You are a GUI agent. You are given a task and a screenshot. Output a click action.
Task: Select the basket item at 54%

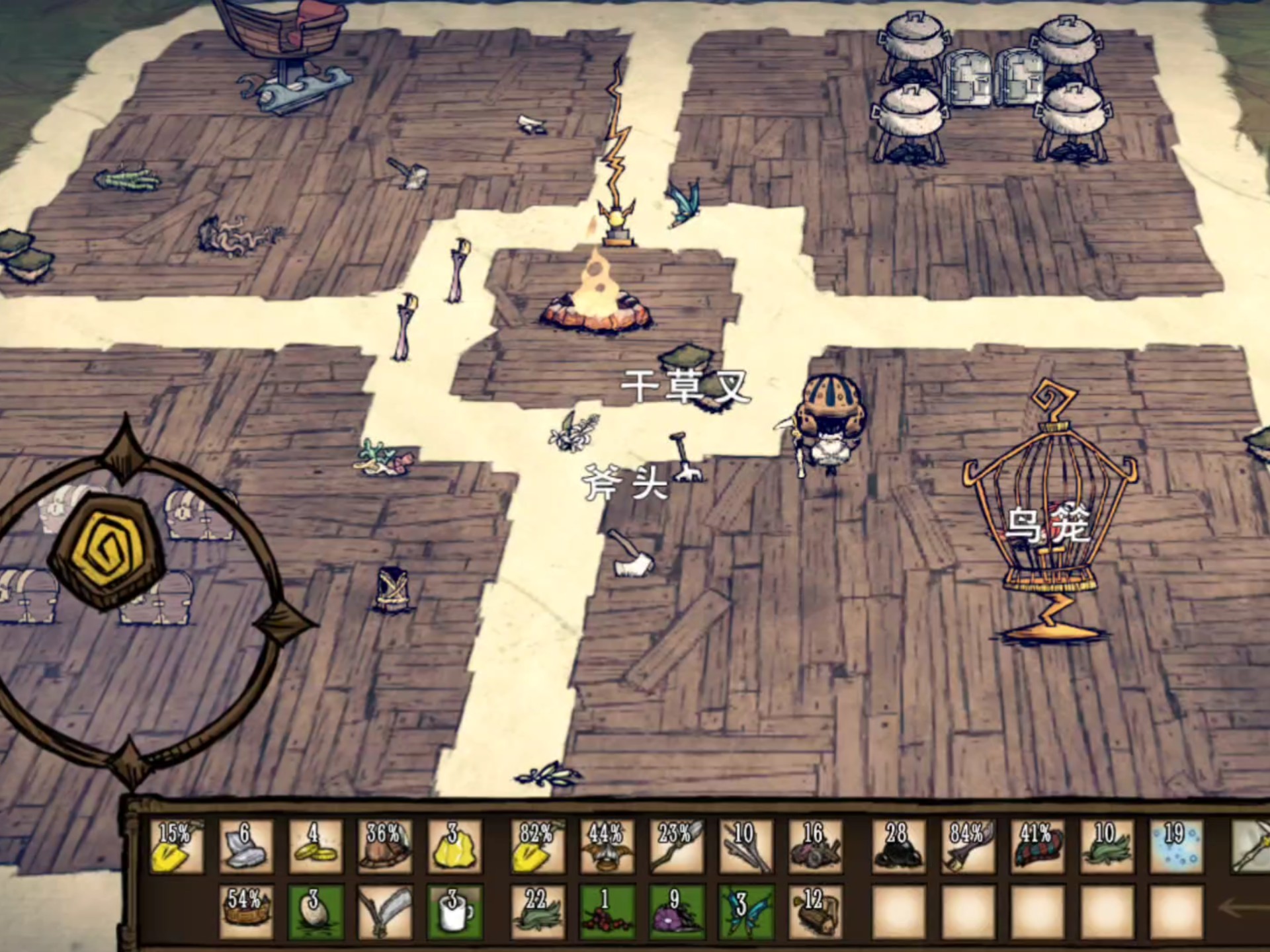coord(245,912)
